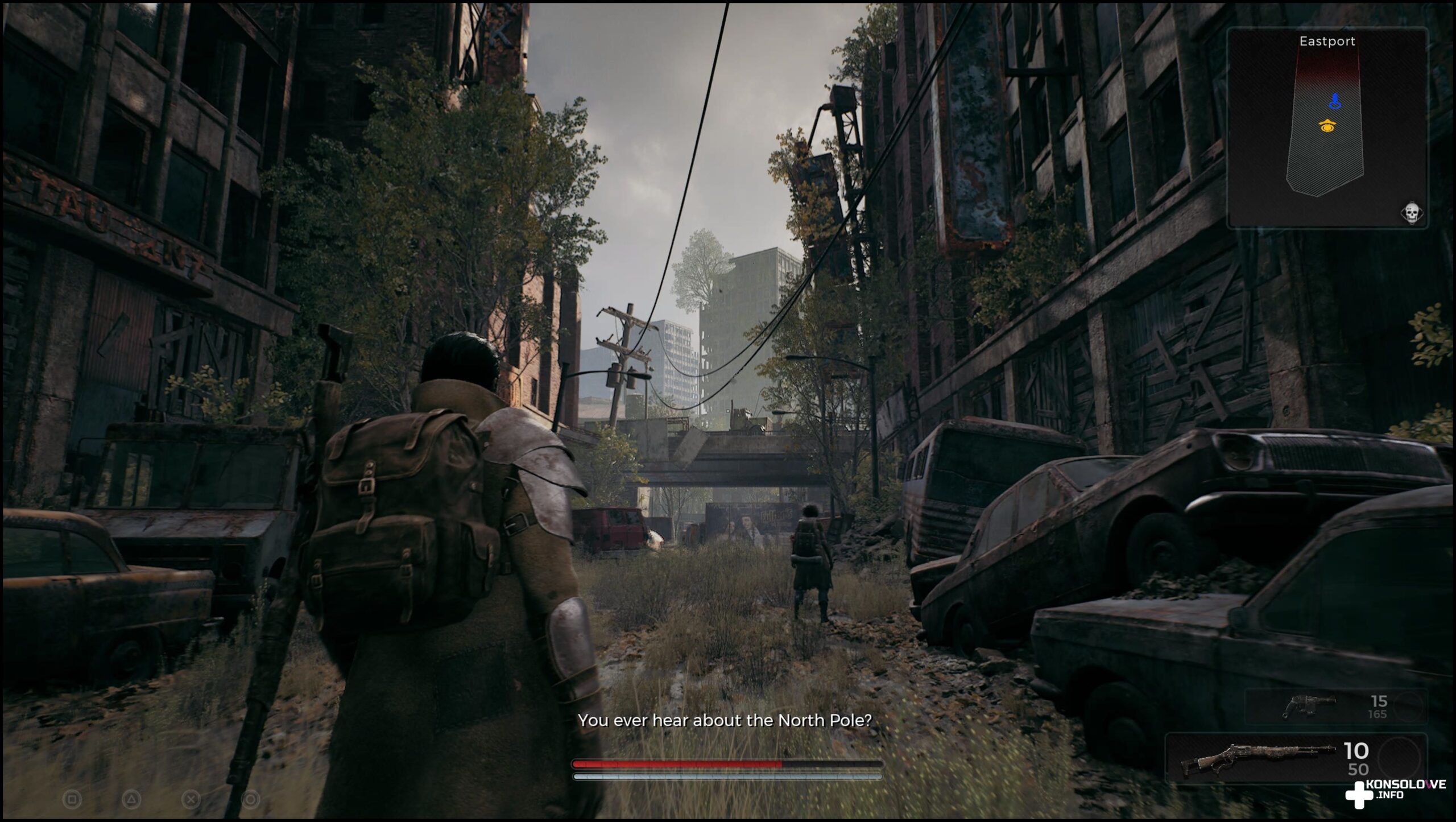
Task: Open the Eastport minimap
Action: [1326, 128]
